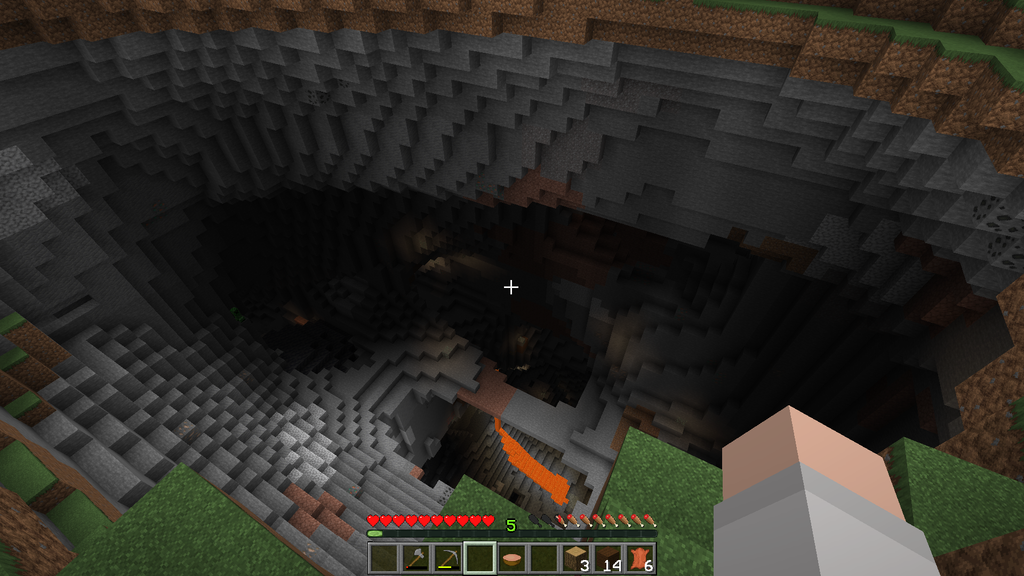
Task: Choose the bowl in the hotbar
Action: click(x=511, y=558)
